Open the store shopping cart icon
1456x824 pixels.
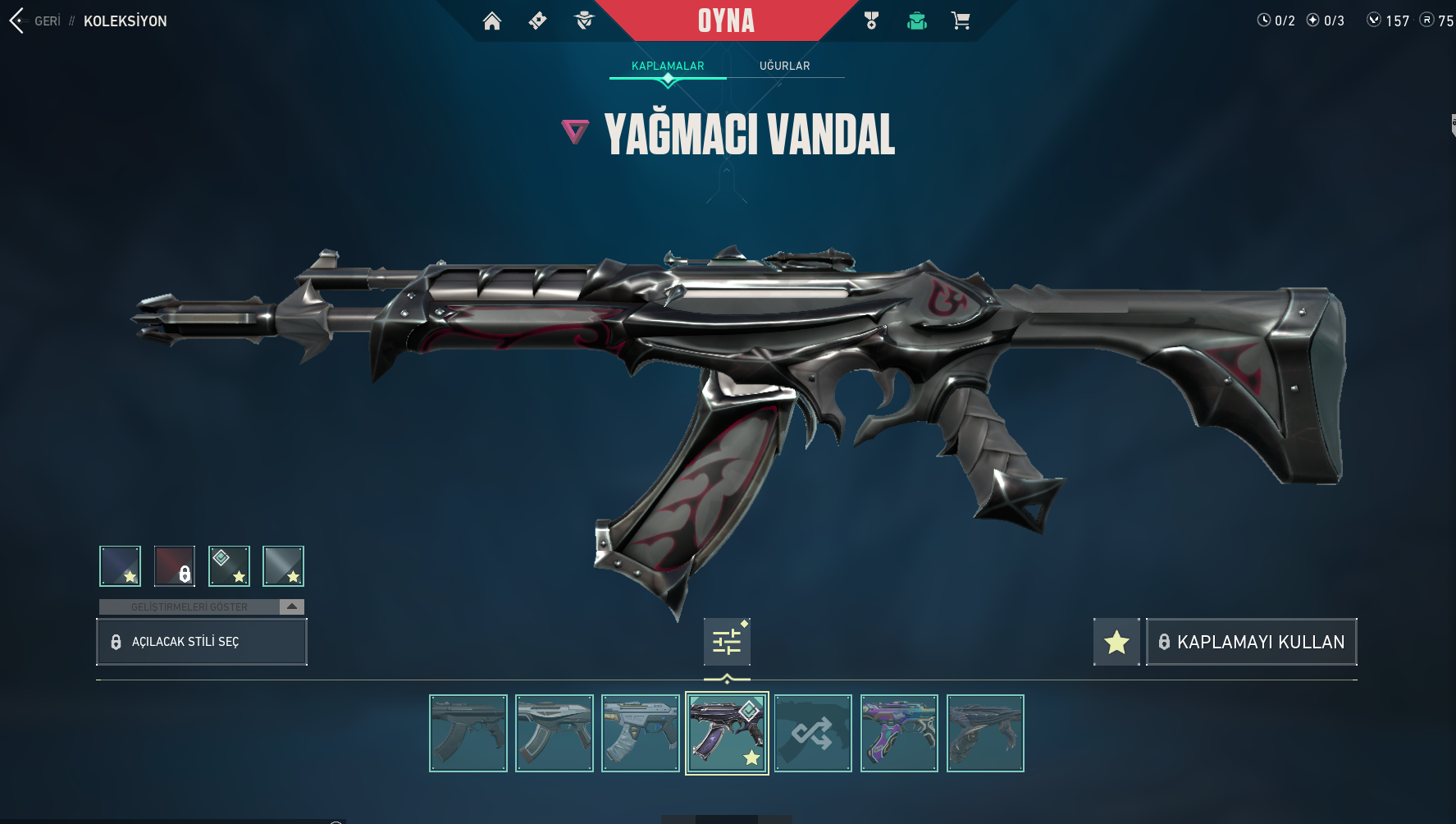(x=961, y=21)
